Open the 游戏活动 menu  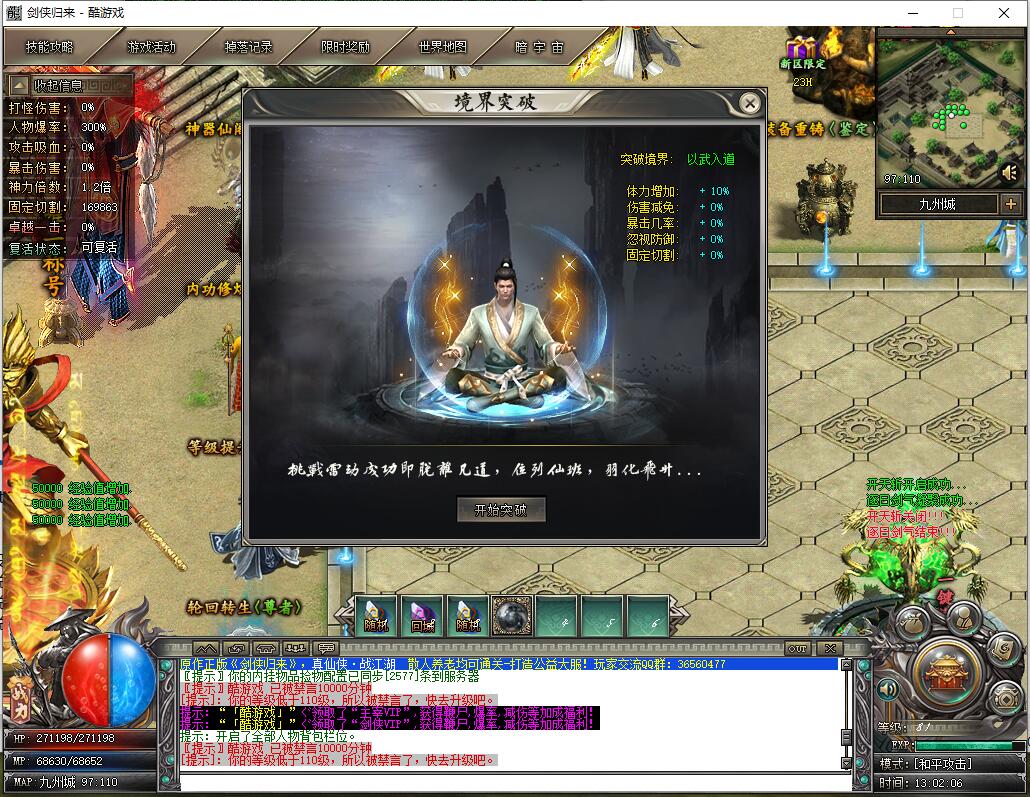150,47
